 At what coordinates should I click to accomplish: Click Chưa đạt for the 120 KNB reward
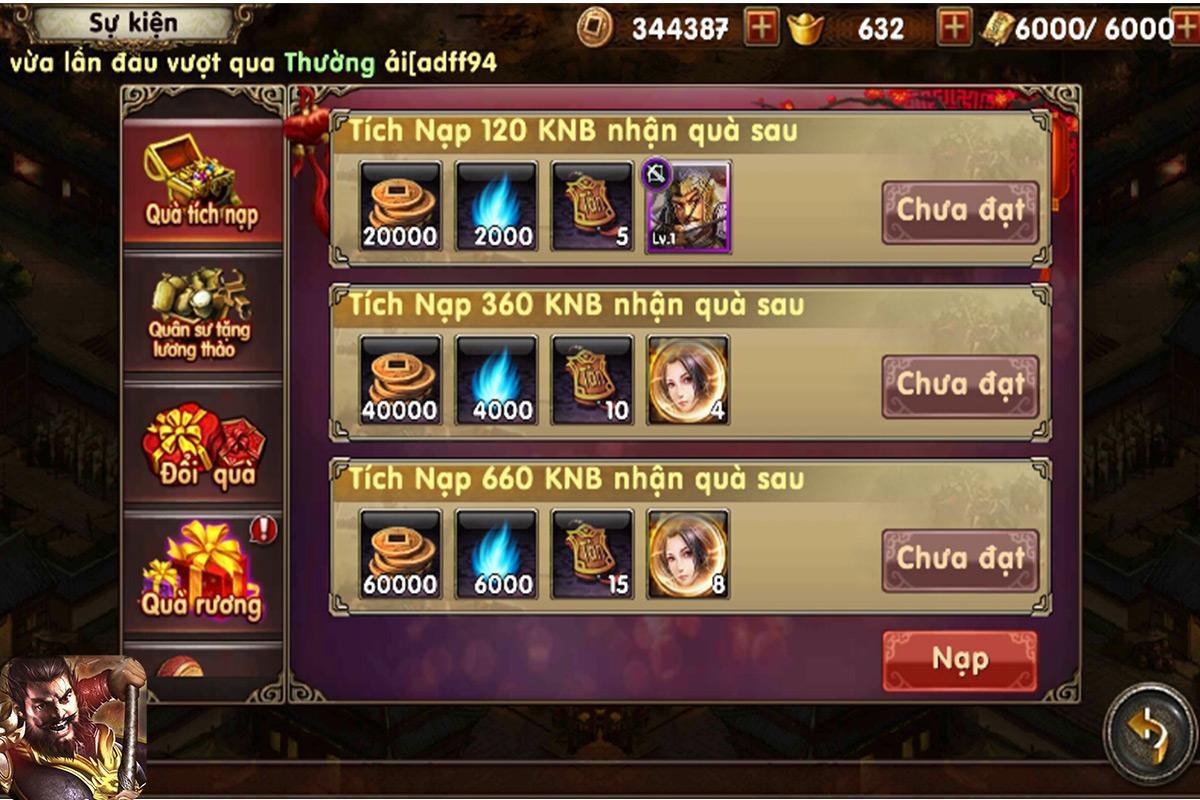[959, 211]
